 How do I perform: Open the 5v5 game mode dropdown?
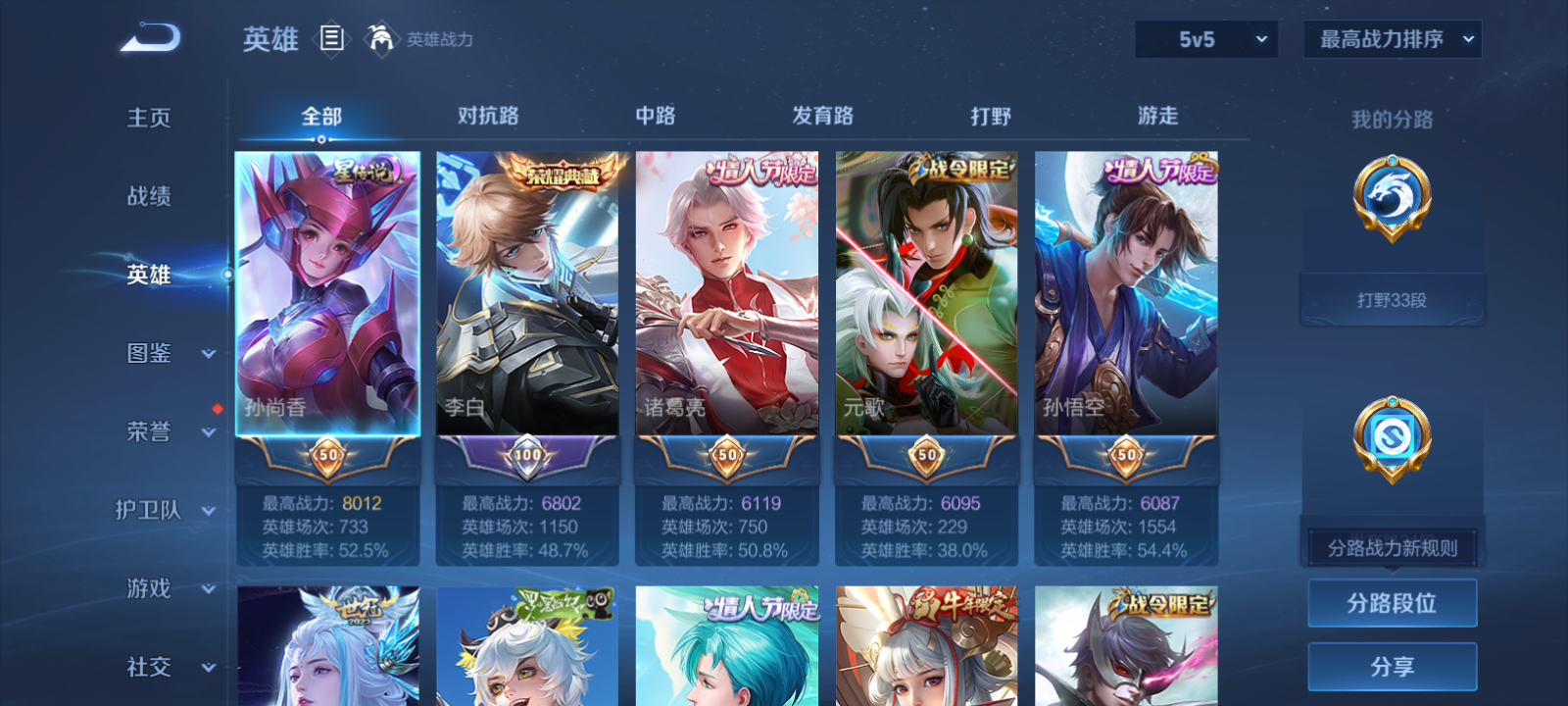click(1206, 40)
